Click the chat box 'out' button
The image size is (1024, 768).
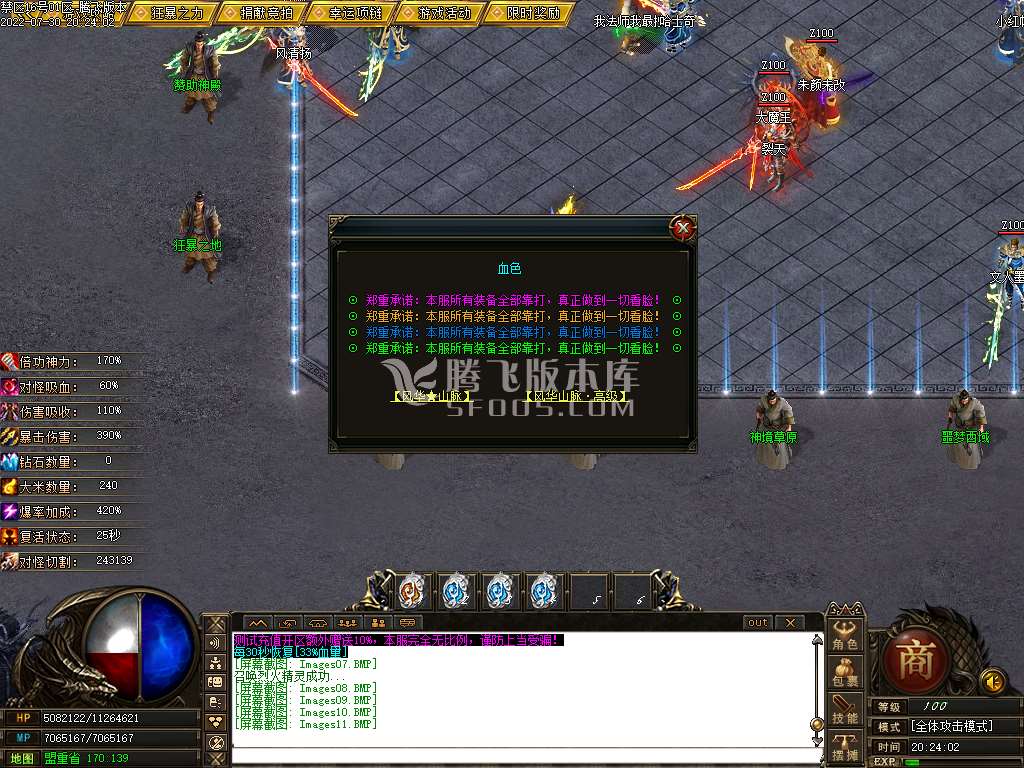pyautogui.click(x=758, y=622)
